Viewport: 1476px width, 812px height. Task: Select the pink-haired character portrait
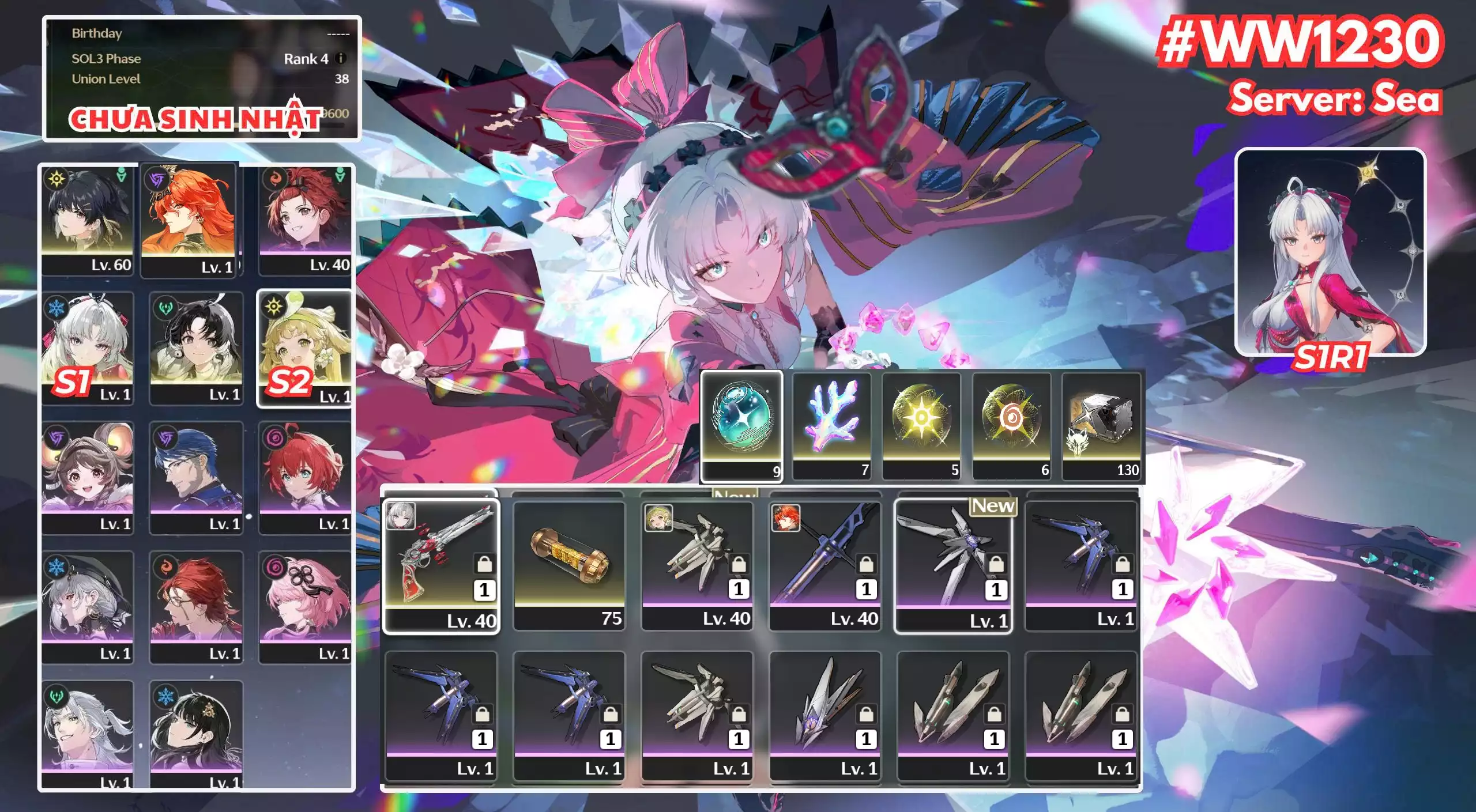304,606
